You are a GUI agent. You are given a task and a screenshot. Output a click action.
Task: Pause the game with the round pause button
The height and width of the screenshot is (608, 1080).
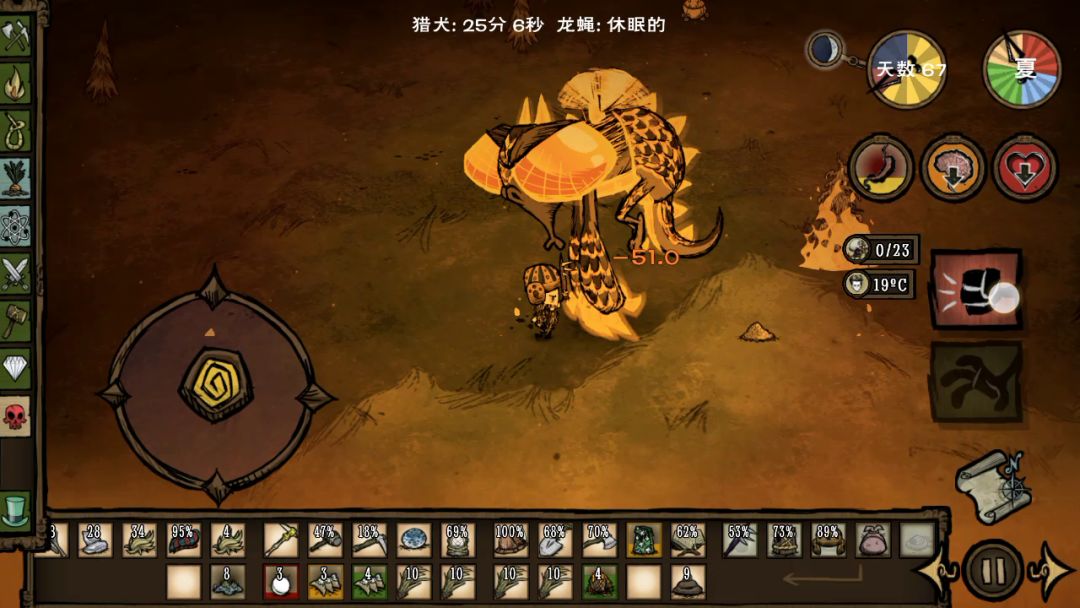click(993, 571)
